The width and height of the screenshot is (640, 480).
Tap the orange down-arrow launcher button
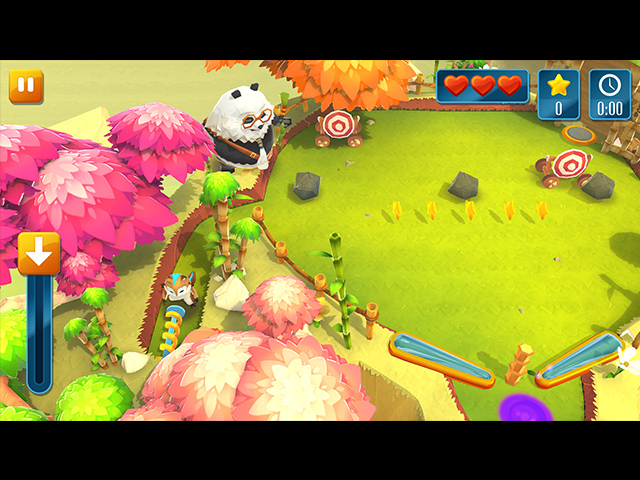(39, 254)
